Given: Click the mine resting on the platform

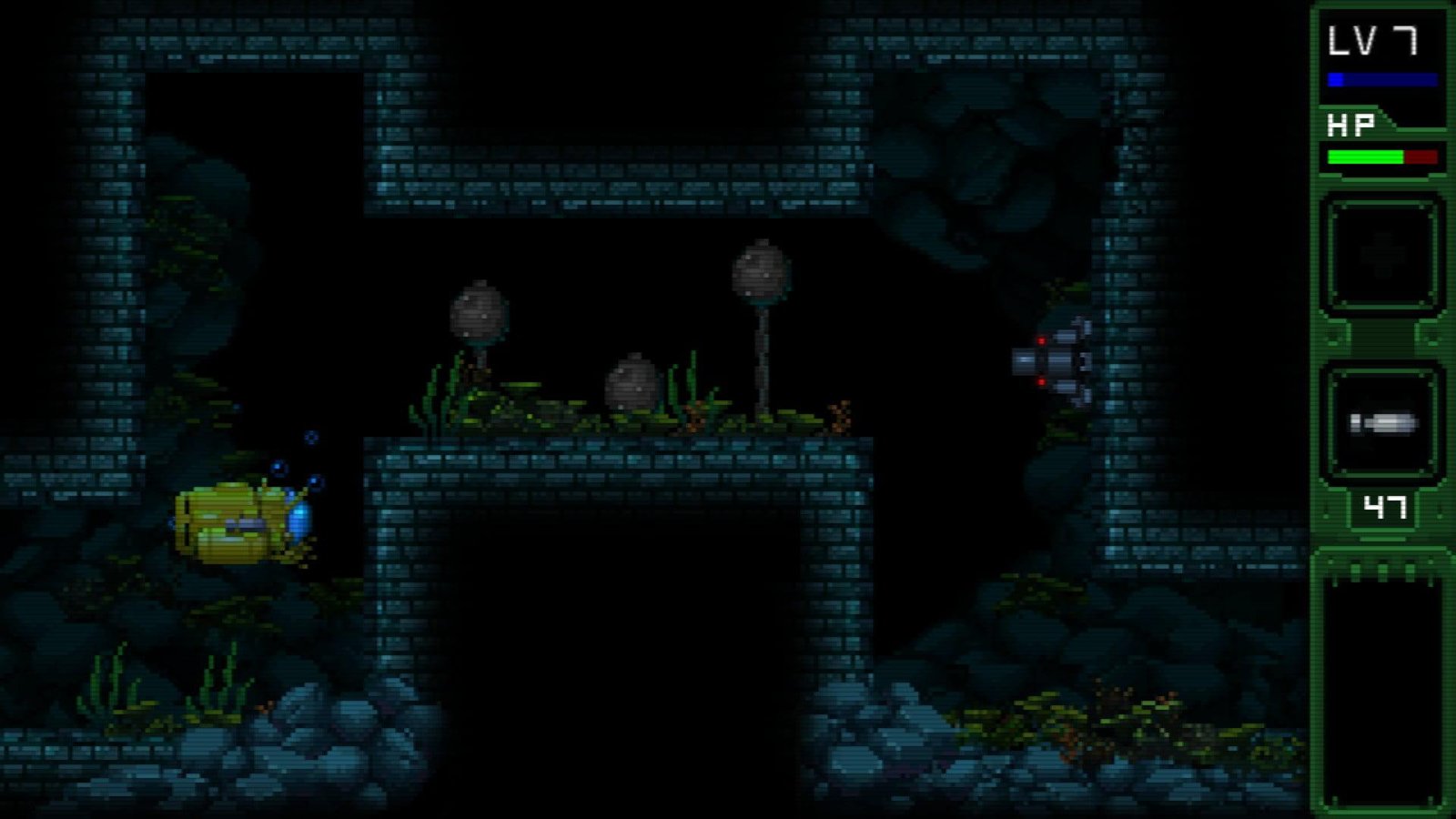Looking at the screenshot, I should pos(631,382).
